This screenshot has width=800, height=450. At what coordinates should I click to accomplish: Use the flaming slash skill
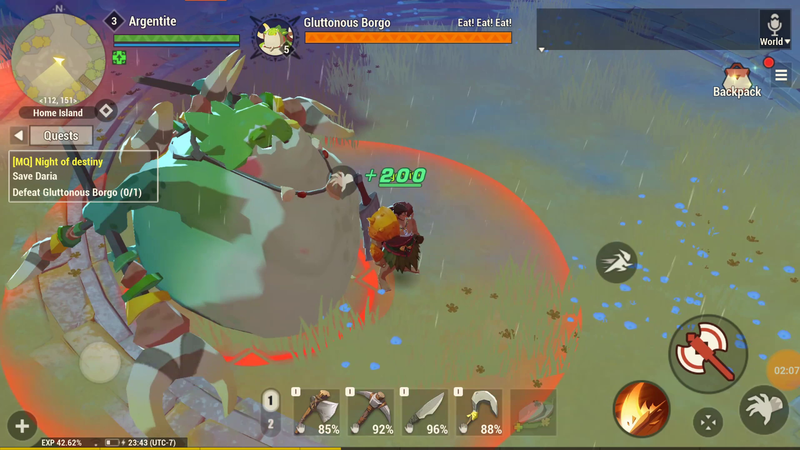(641, 409)
